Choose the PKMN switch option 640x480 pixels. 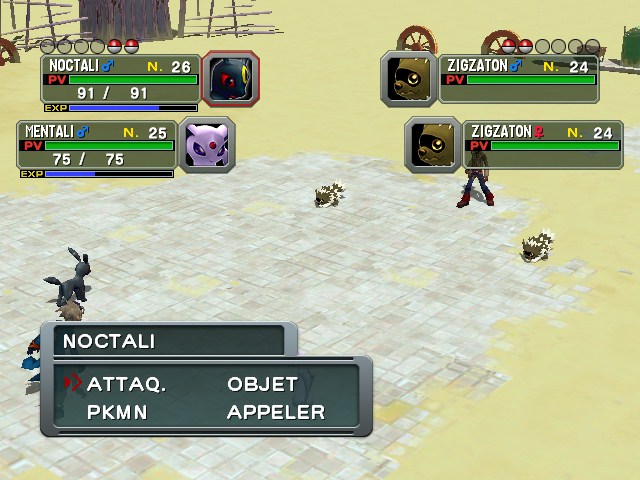pos(117,412)
